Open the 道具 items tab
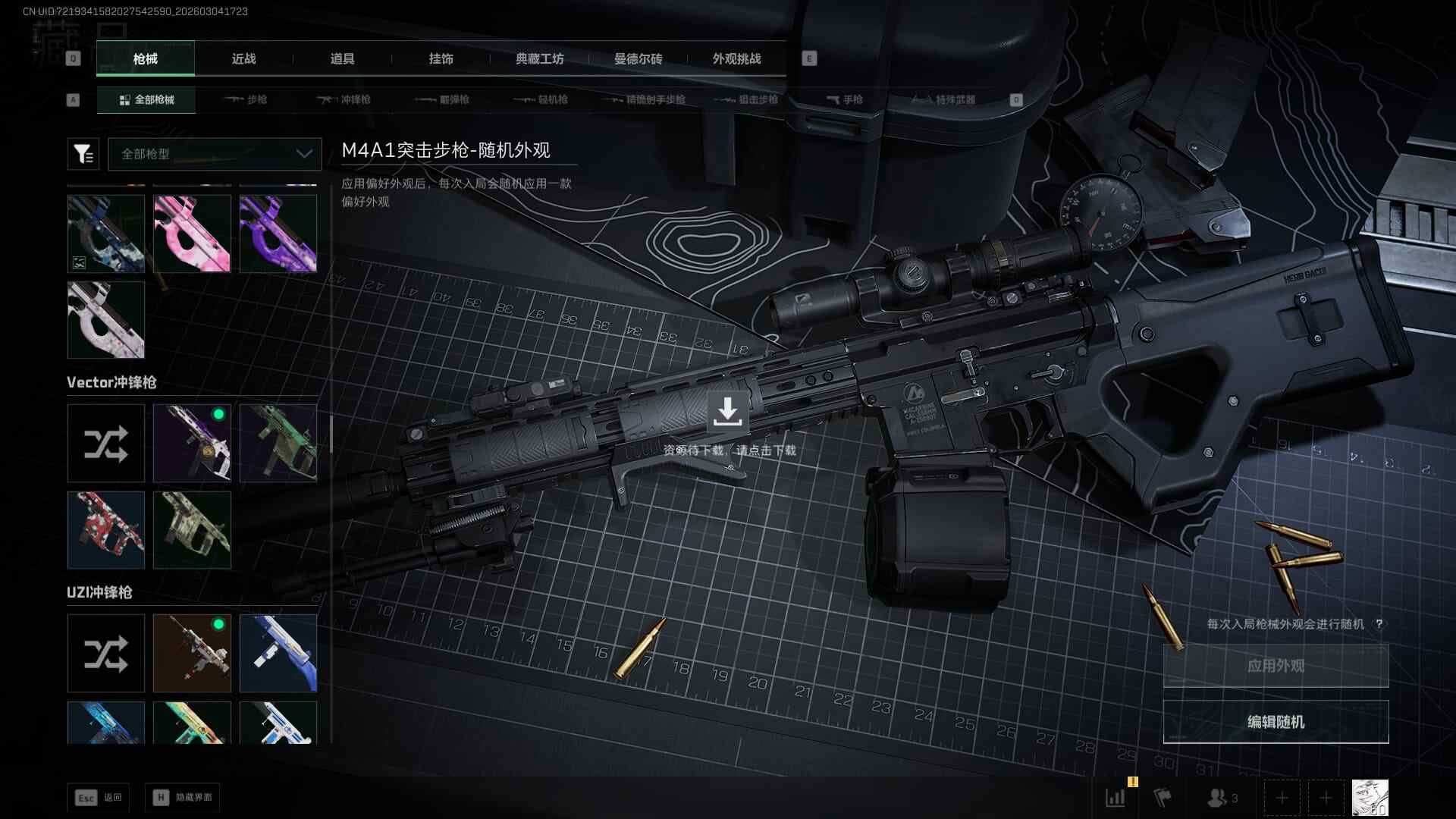This screenshot has height=819, width=1456. [x=342, y=59]
